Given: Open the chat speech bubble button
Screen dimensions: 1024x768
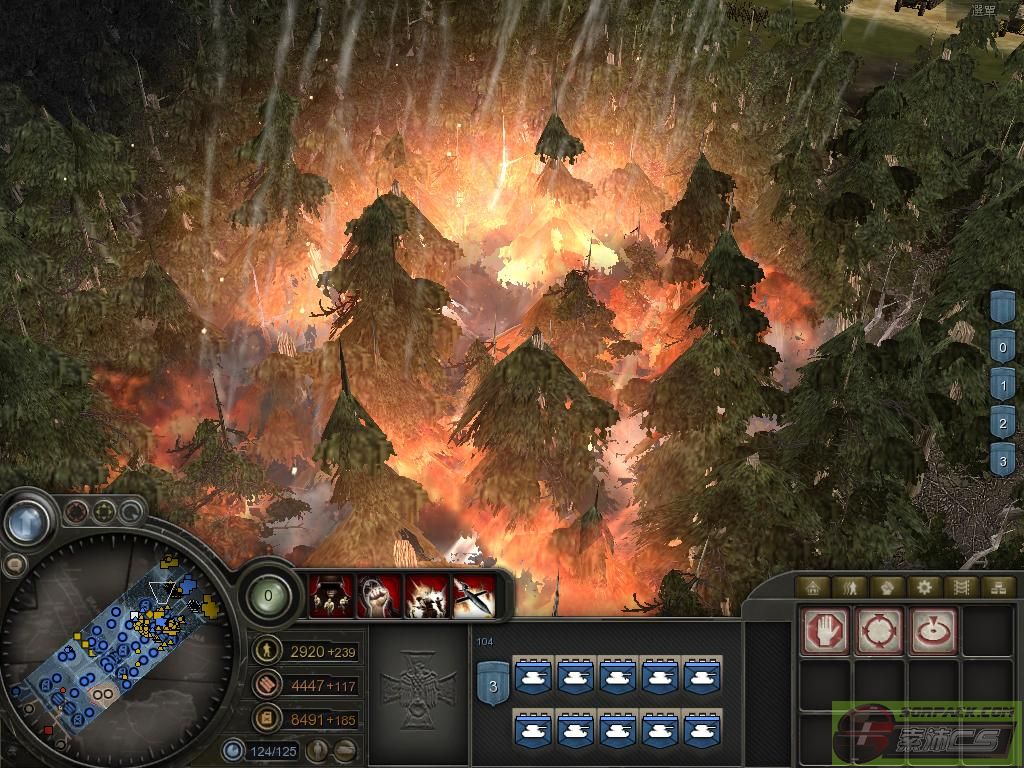Looking at the screenshot, I should click(x=14, y=566).
